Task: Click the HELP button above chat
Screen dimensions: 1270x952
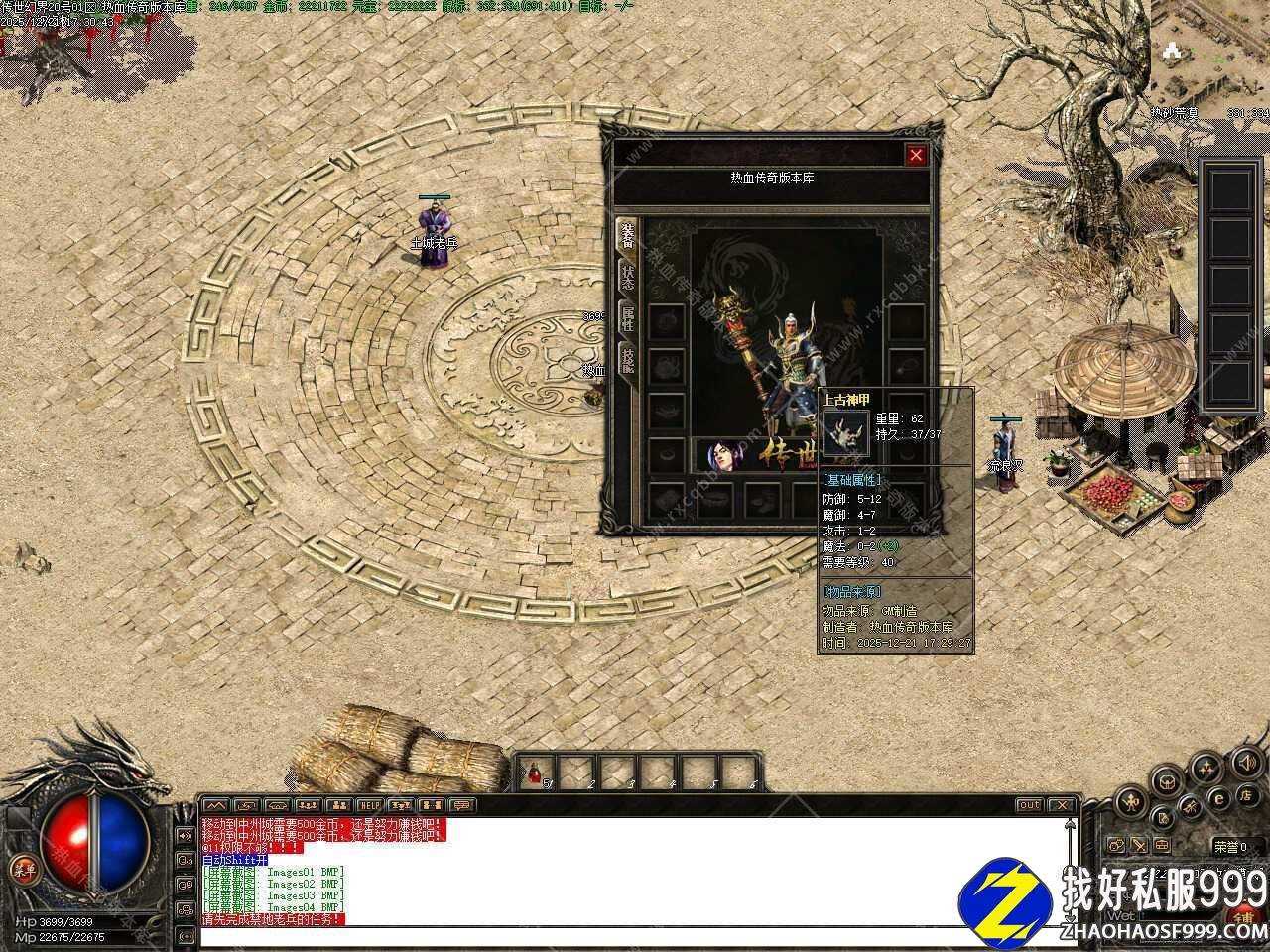Action: tap(370, 805)
